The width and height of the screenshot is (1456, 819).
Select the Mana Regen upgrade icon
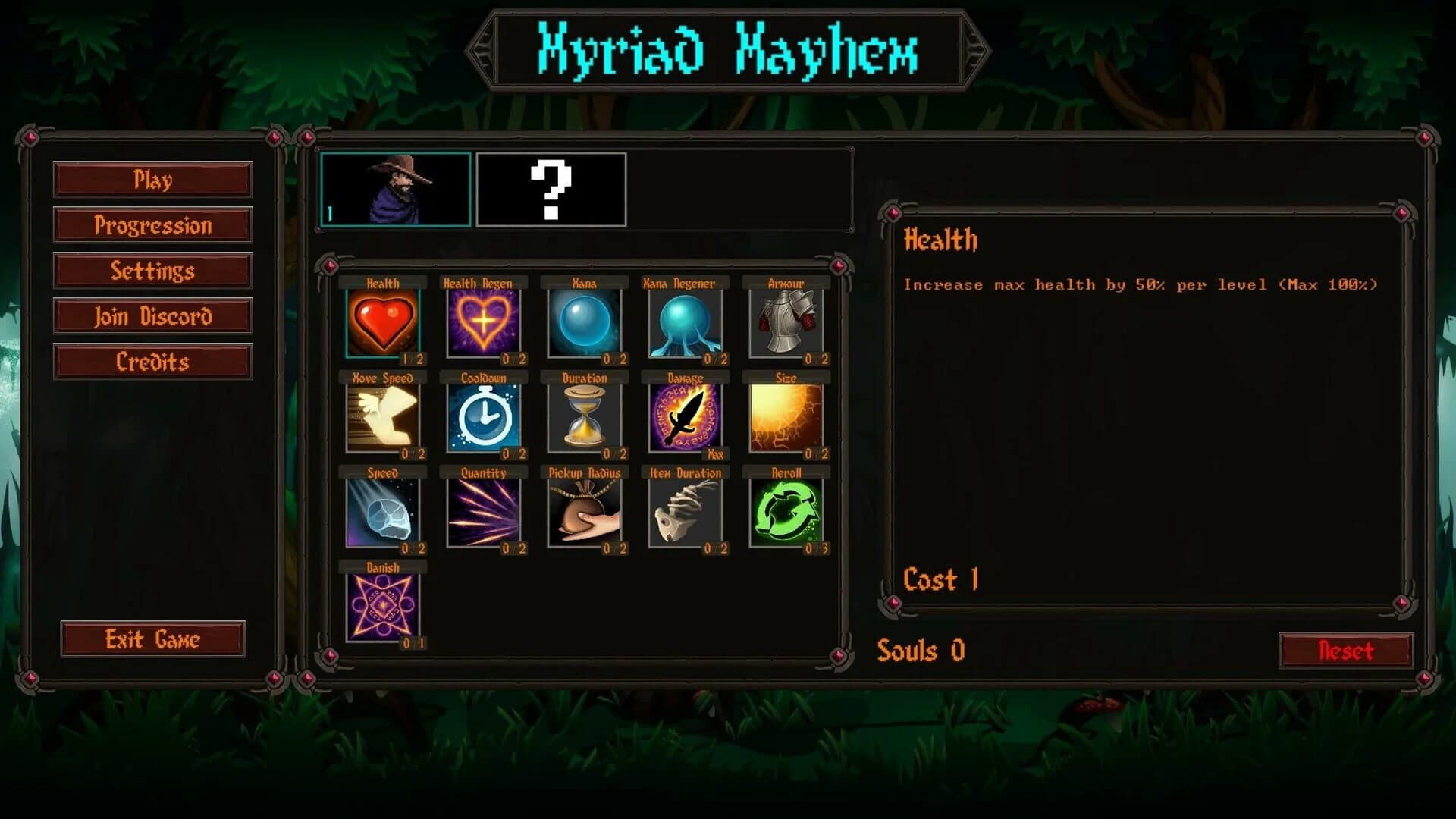point(686,322)
